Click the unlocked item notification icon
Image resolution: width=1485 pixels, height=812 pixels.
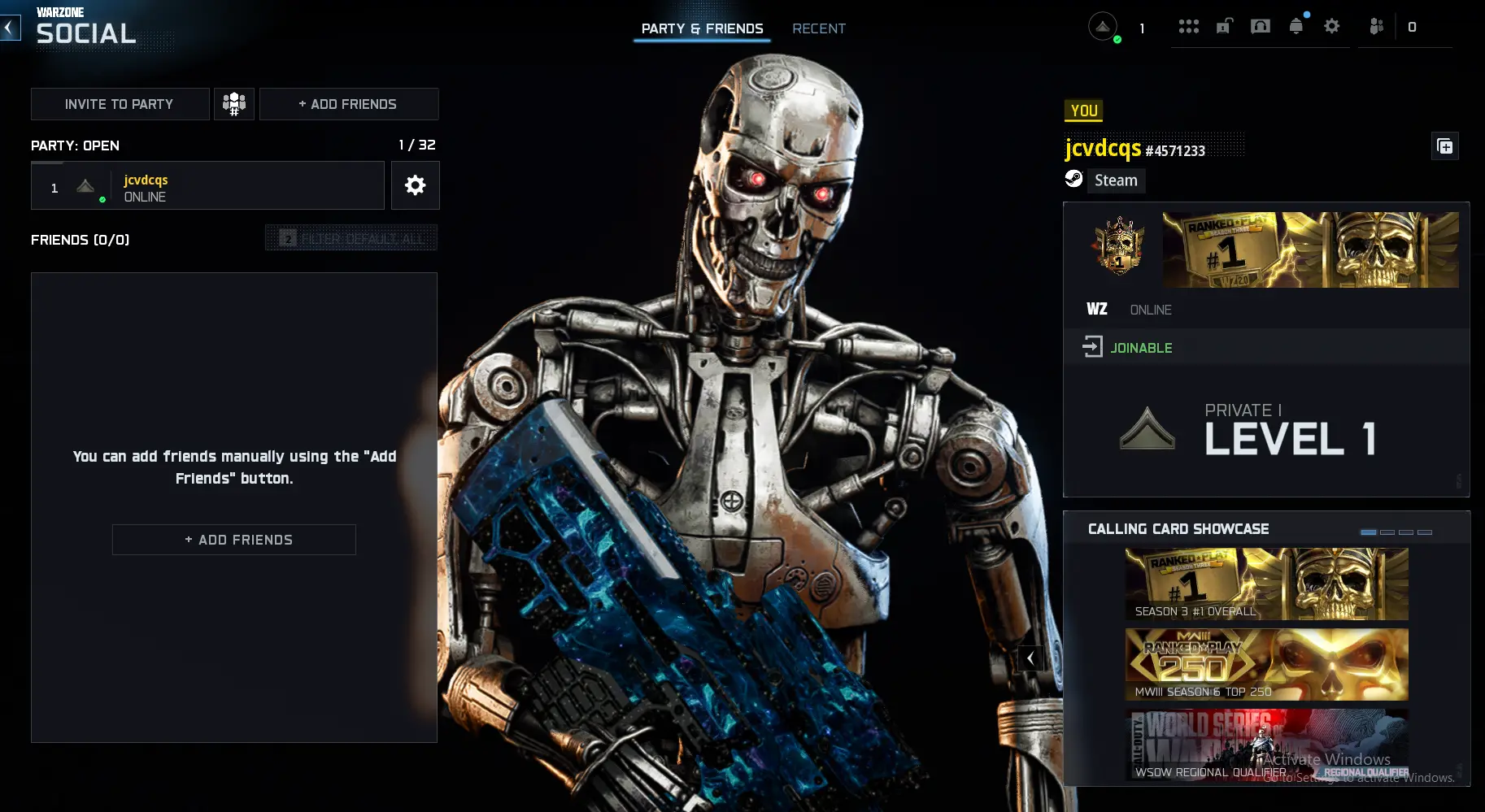1224,25
